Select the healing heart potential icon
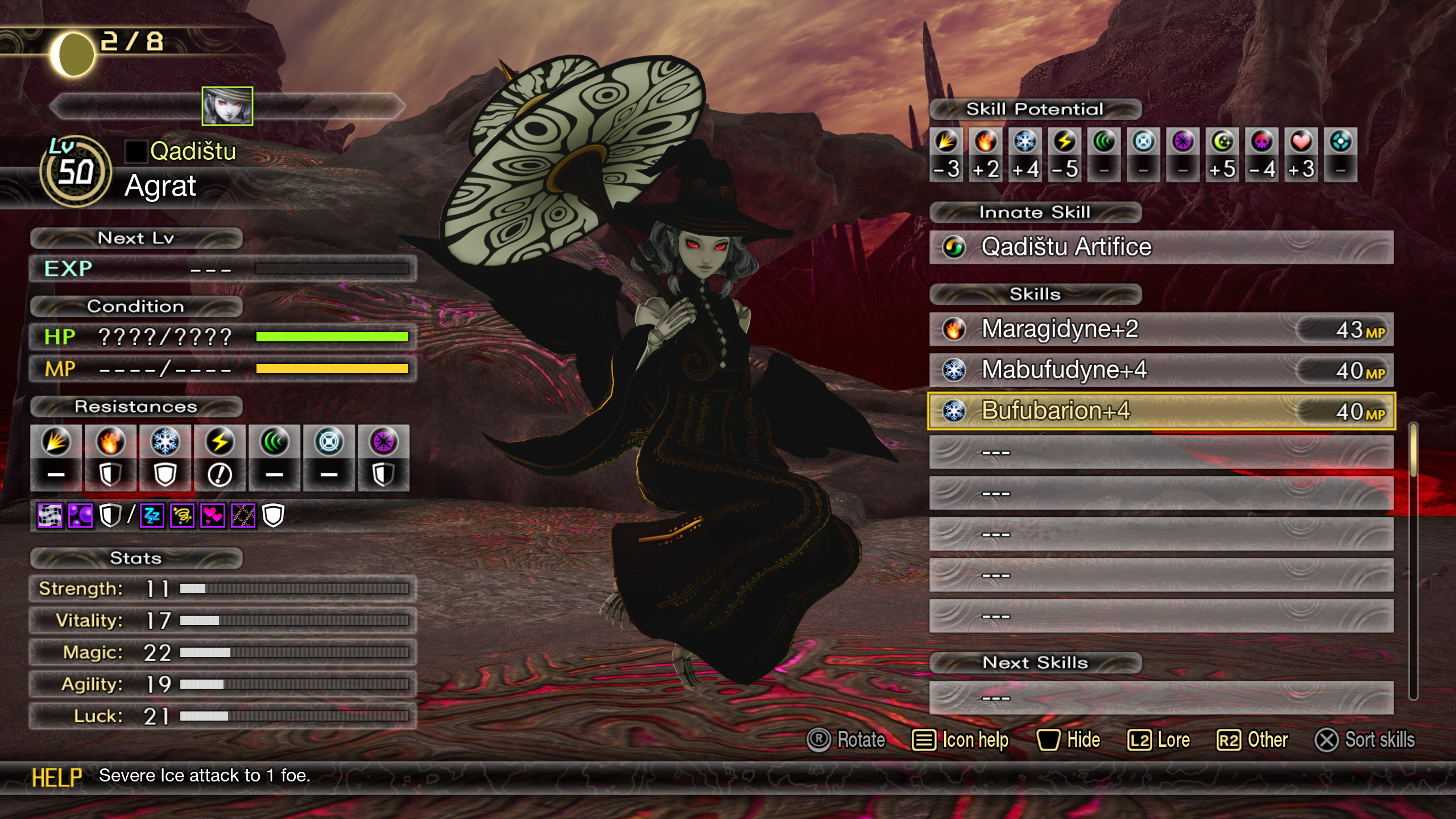 [x=1301, y=142]
